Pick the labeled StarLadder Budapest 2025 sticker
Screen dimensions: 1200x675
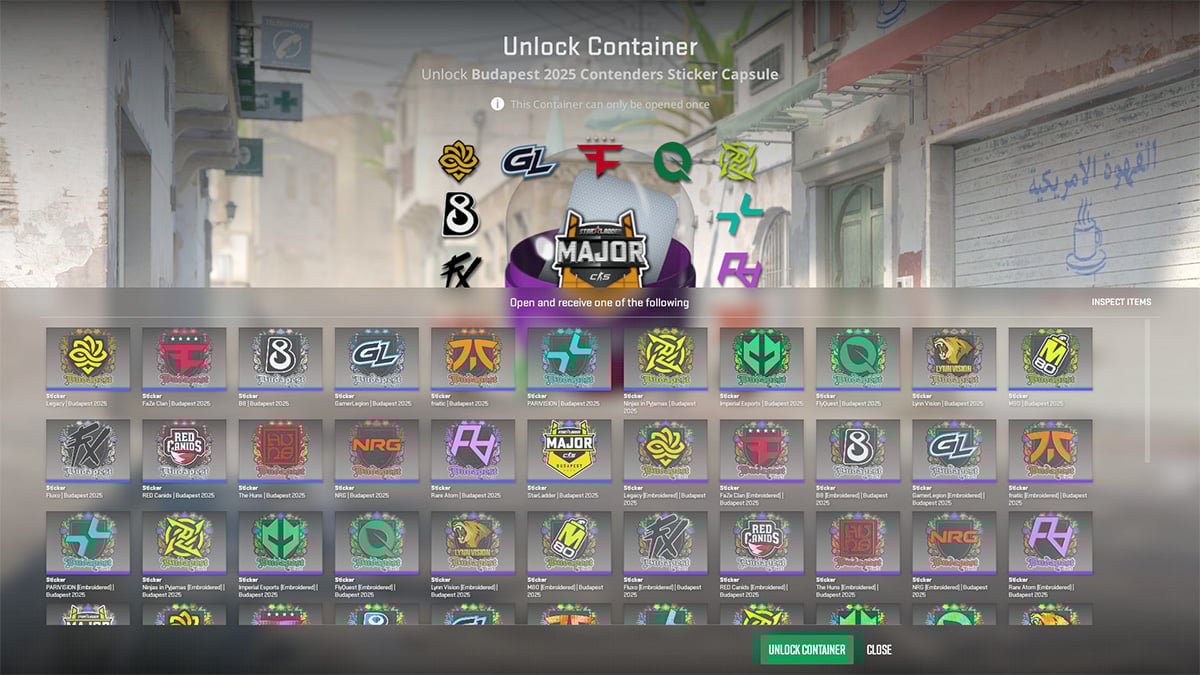click(568, 451)
